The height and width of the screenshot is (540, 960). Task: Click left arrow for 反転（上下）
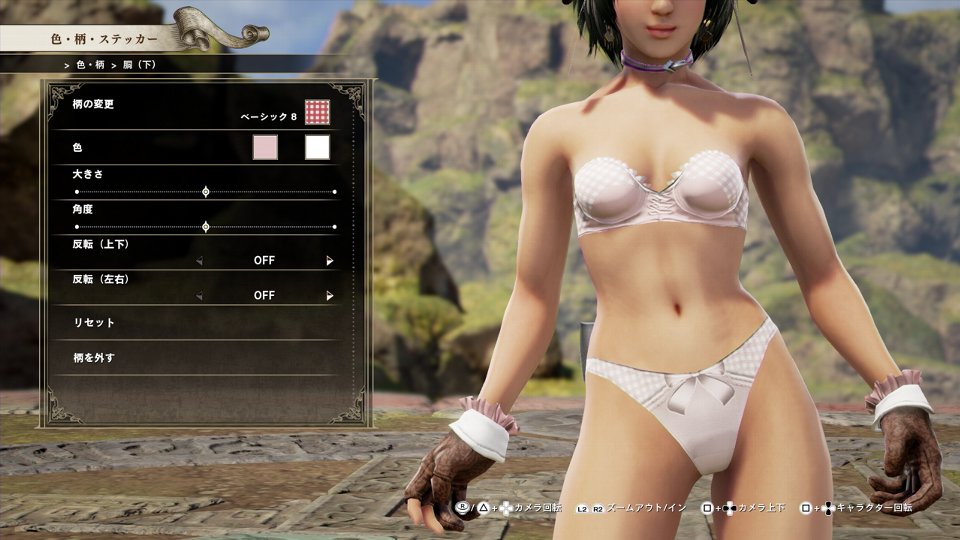coord(198,261)
